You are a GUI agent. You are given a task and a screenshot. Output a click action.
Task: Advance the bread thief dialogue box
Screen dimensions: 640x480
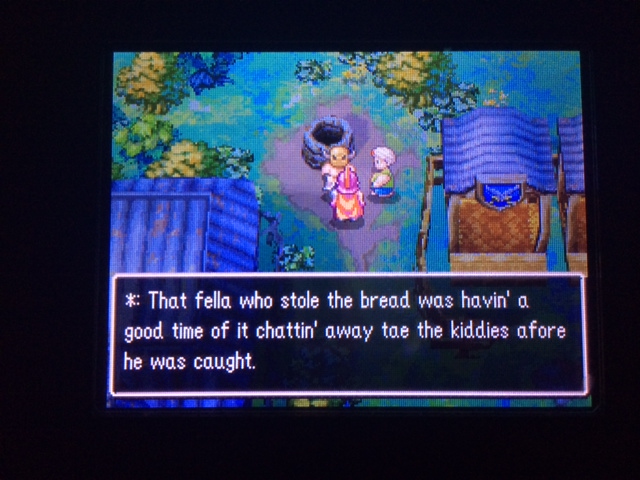point(347,333)
